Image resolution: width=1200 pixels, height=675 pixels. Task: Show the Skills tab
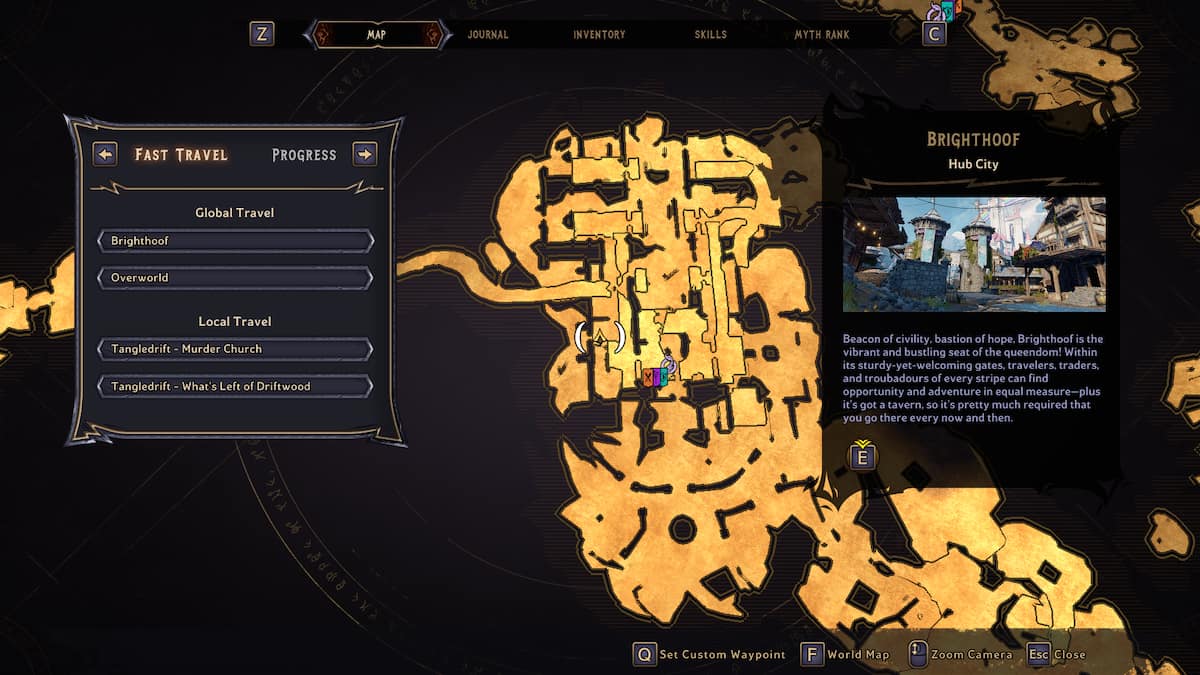[x=710, y=35]
